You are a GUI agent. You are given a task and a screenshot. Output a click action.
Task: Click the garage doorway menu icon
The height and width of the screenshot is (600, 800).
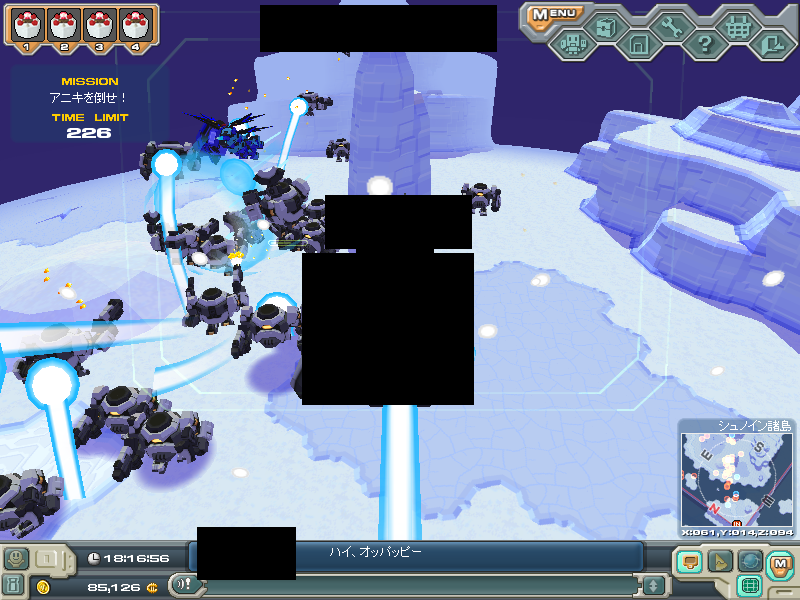[x=639, y=45]
